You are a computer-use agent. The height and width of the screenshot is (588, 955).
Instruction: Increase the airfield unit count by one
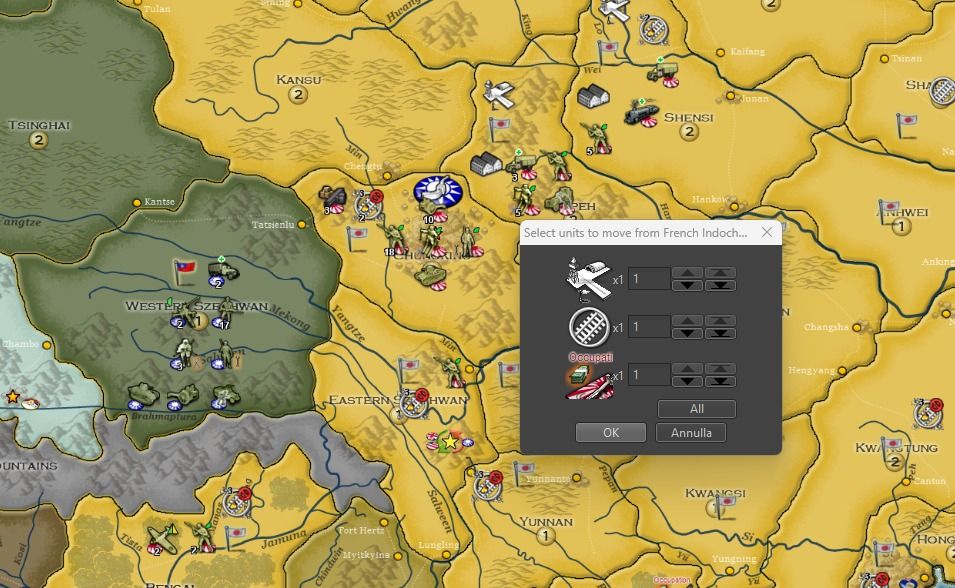point(687,272)
